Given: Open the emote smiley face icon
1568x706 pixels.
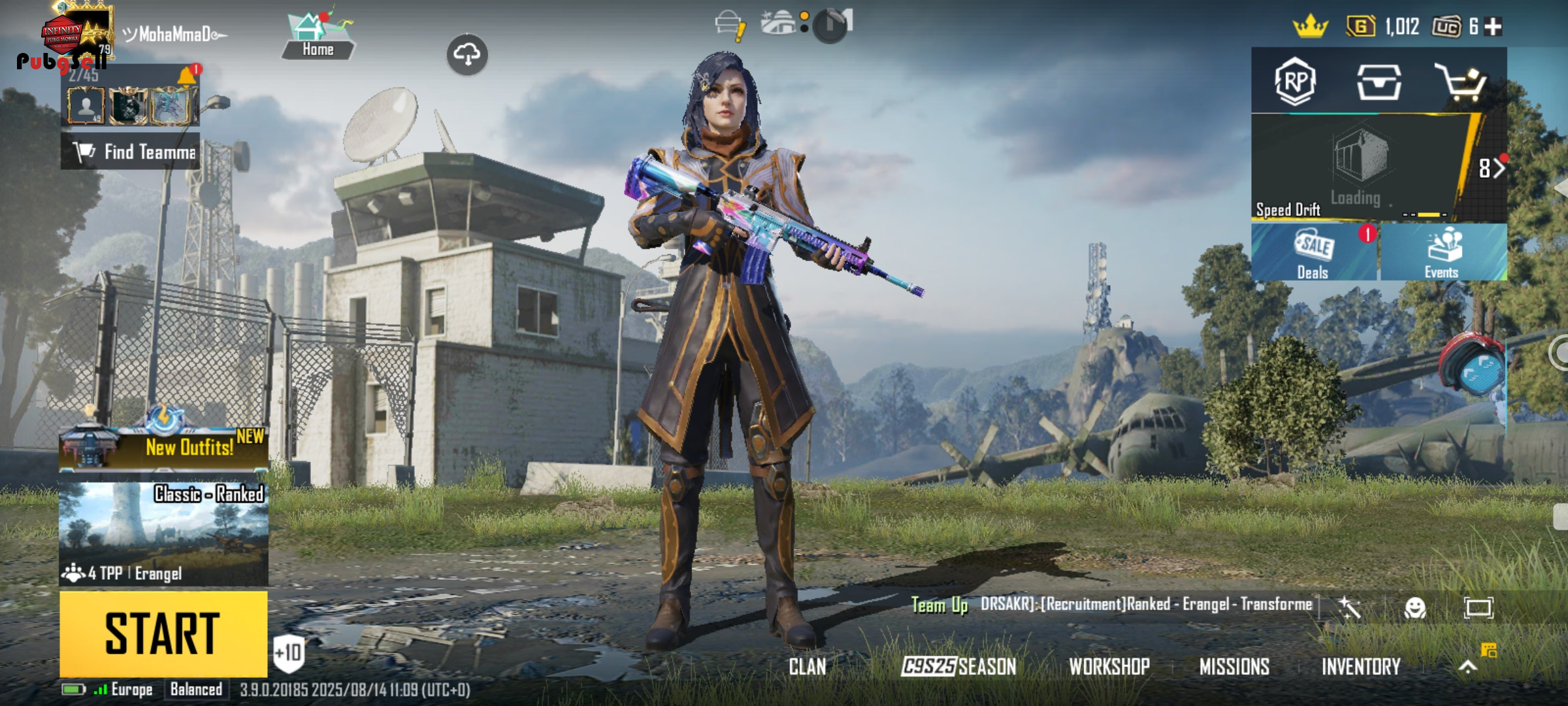Looking at the screenshot, I should coord(1414,609).
